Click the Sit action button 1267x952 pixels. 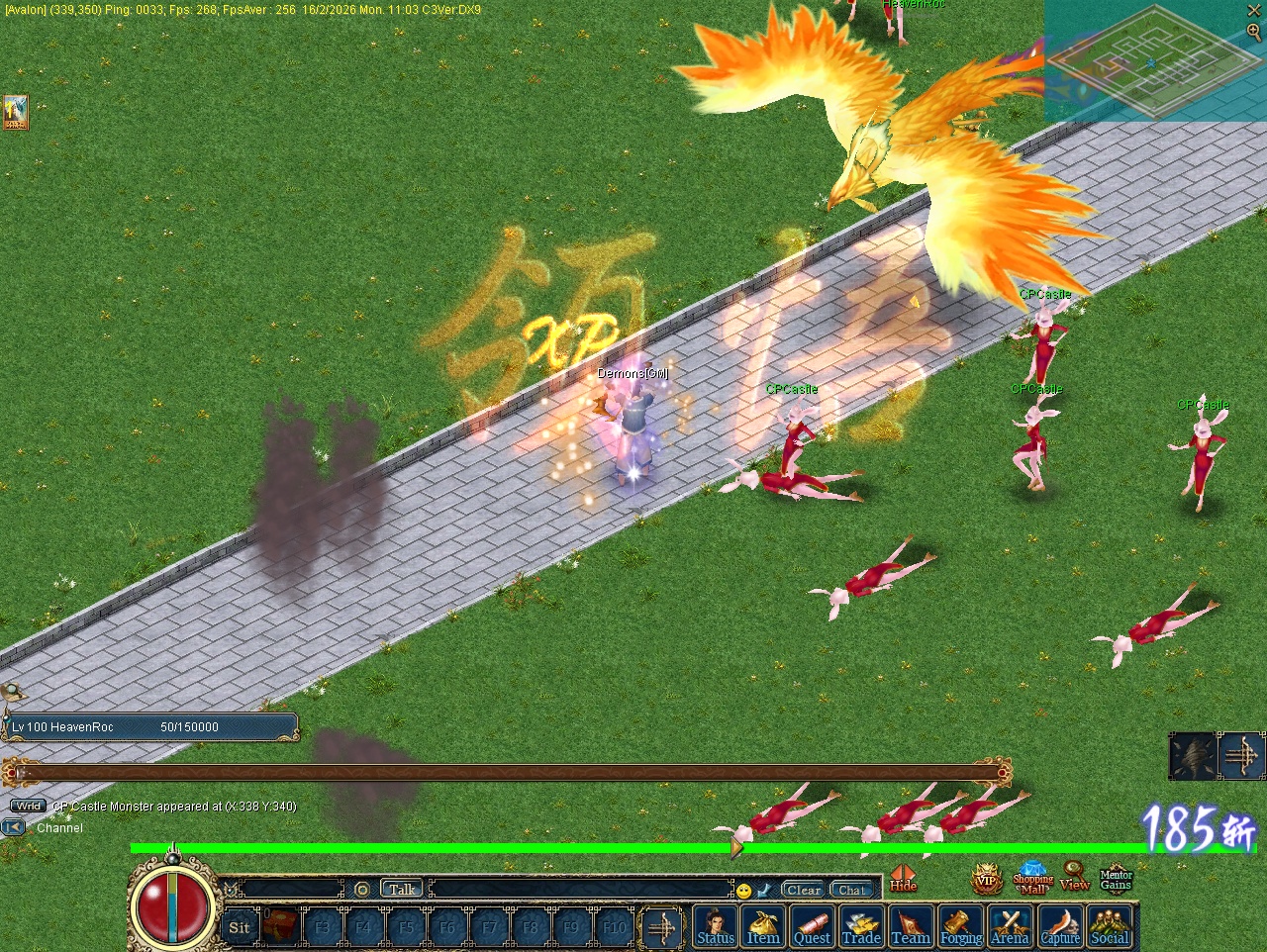pyautogui.click(x=240, y=927)
